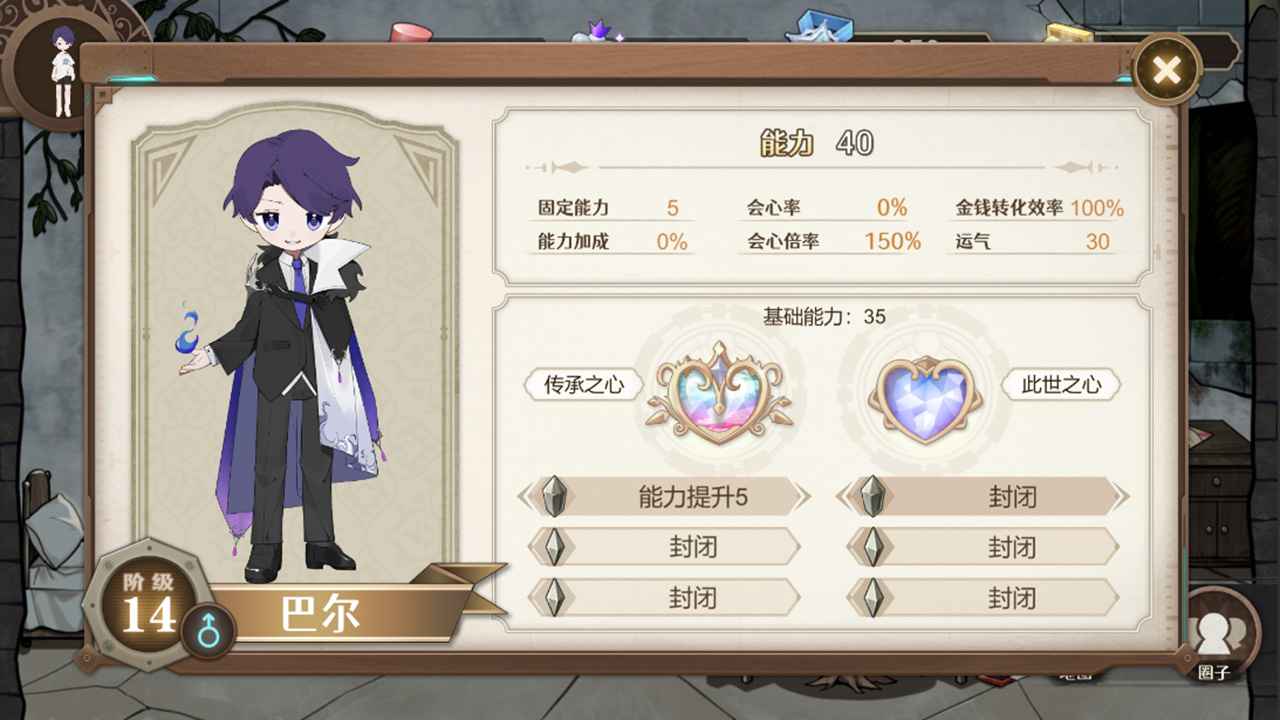
Task: Select the 此世之心 blue crystal heart
Action: (924, 395)
